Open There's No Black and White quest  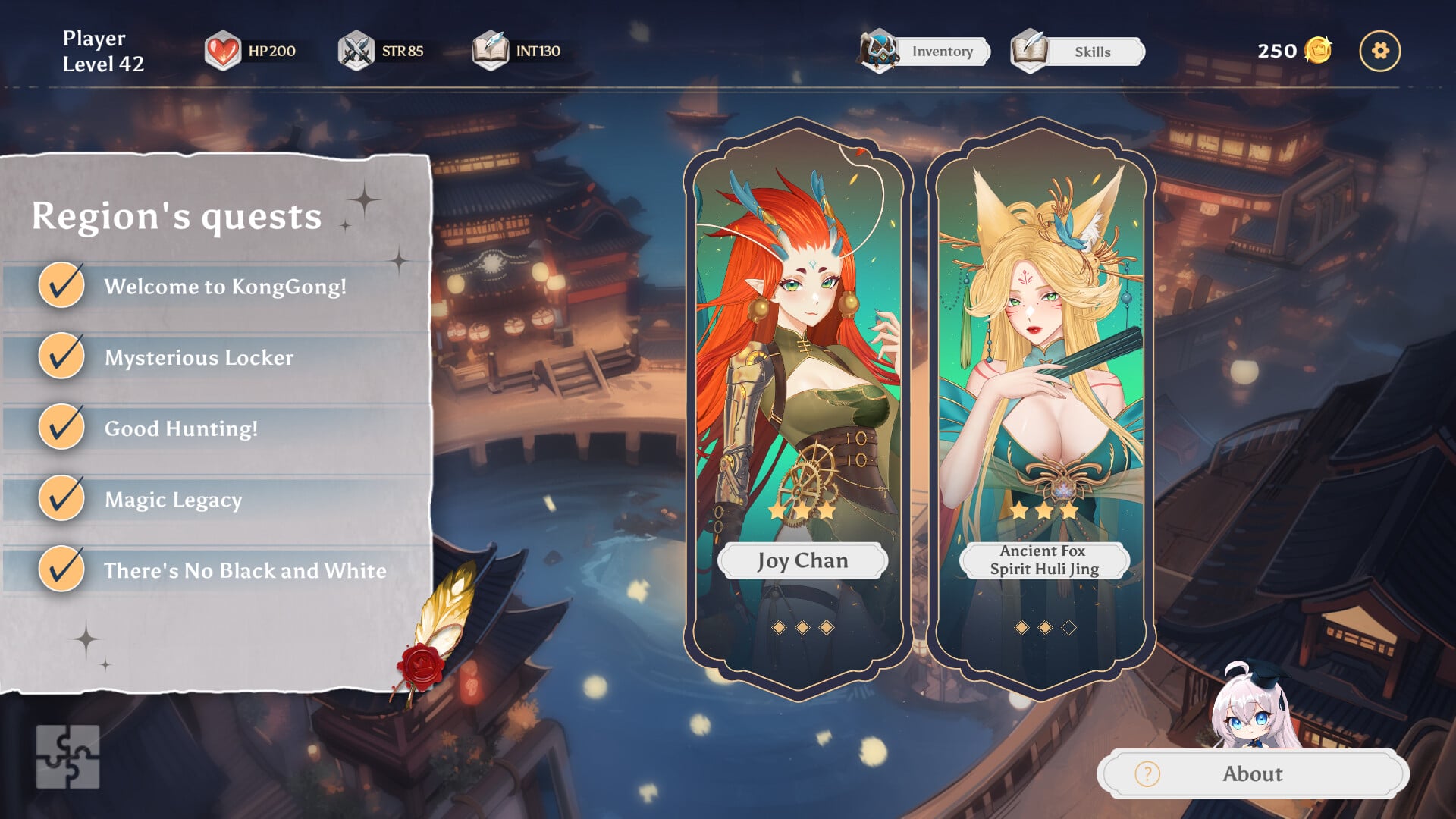pos(244,570)
